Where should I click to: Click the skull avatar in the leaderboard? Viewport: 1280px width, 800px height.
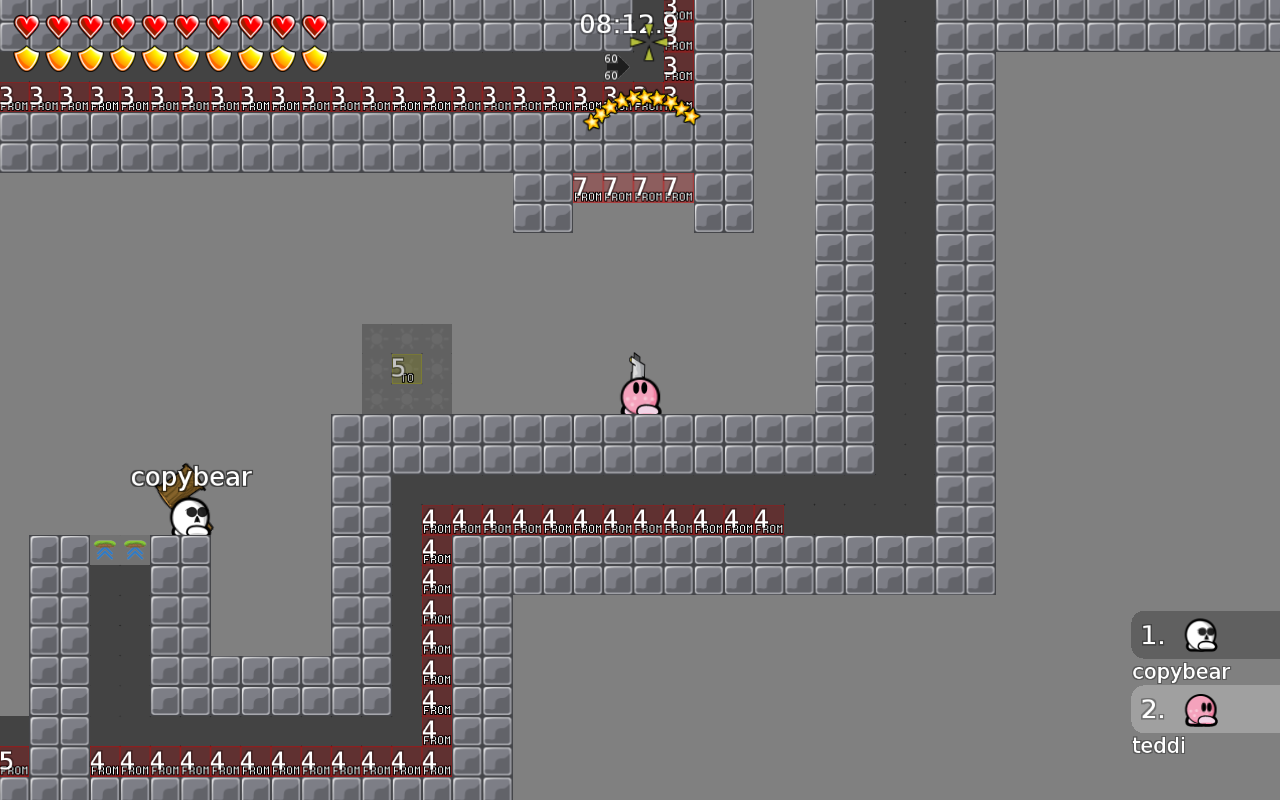[x=1200, y=634]
